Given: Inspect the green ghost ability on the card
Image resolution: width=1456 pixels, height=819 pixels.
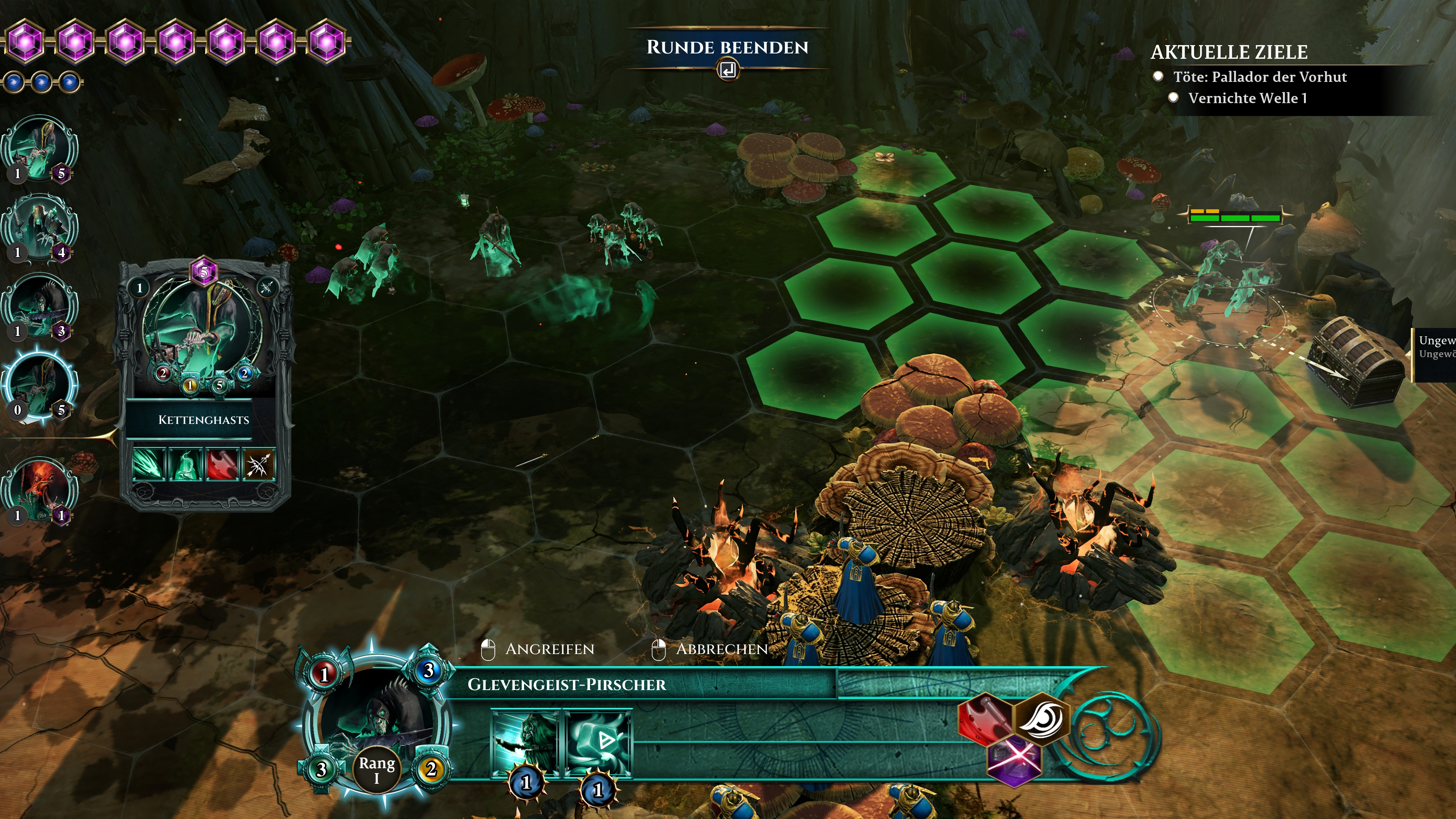Looking at the screenshot, I should 185,464.
